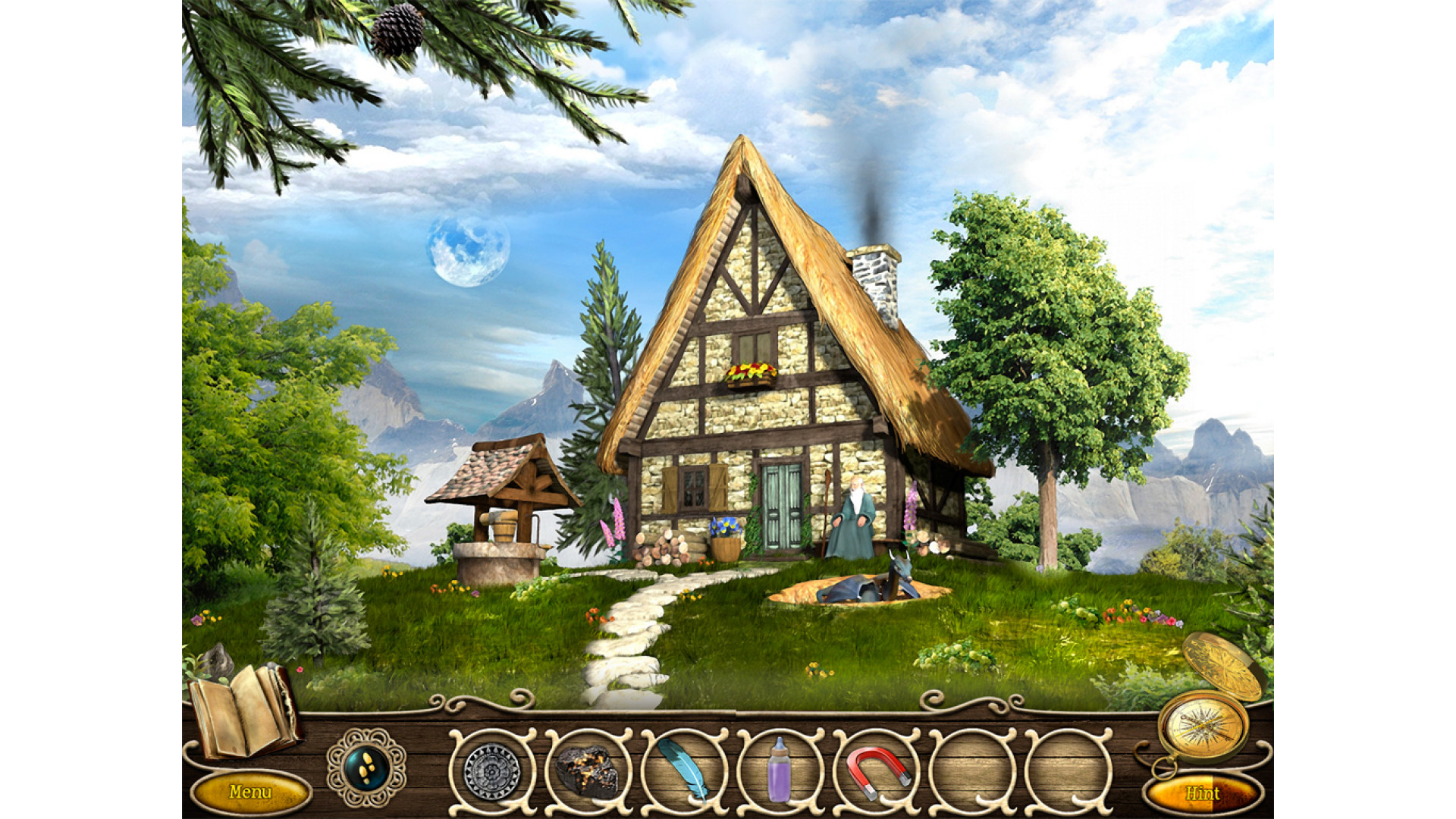Click the footprints amulet icon

pos(366,767)
